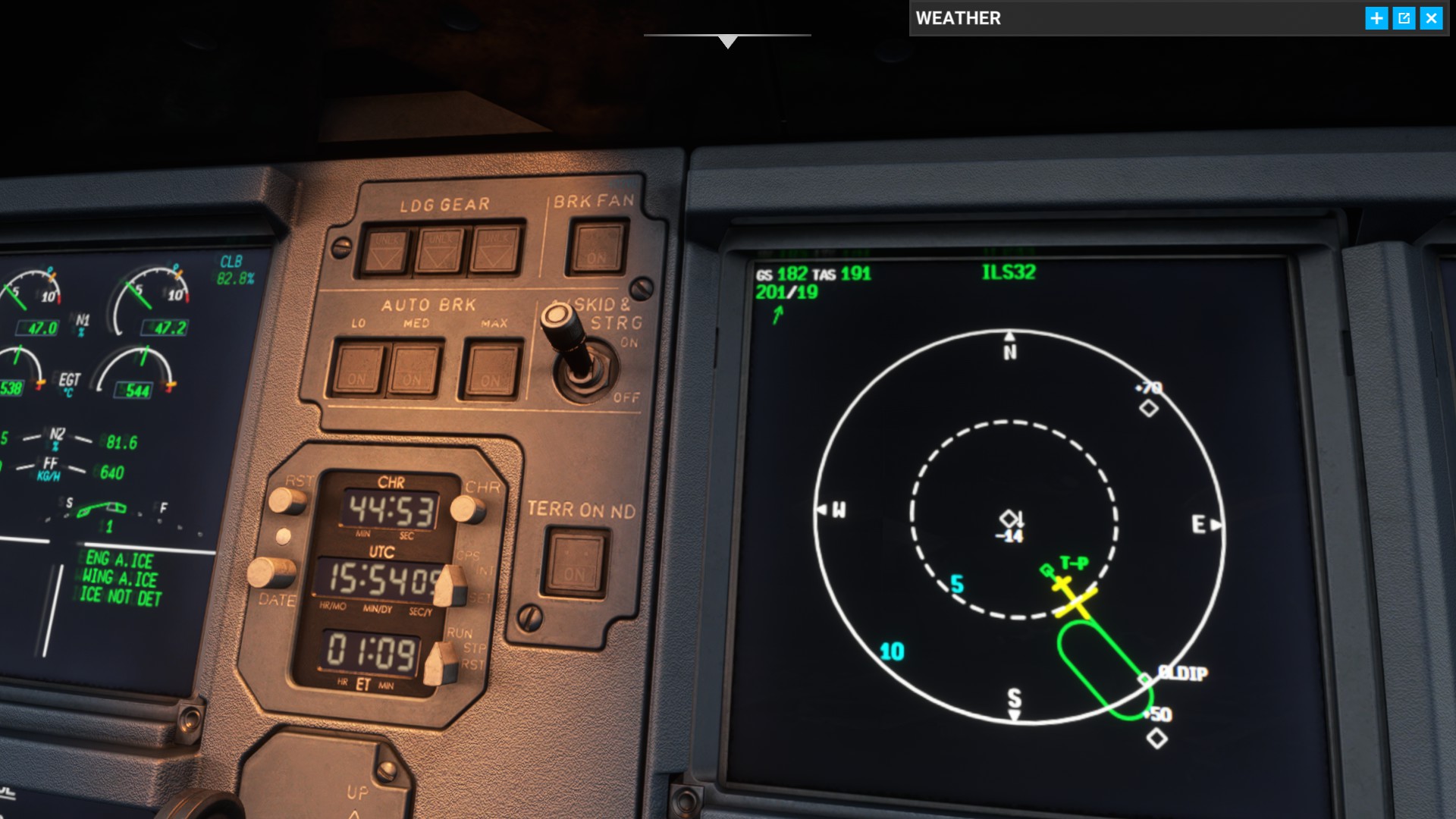This screenshot has height=819, width=1456.
Task: Arm AUTO BRK MAX pushbutton
Action: 491,370
